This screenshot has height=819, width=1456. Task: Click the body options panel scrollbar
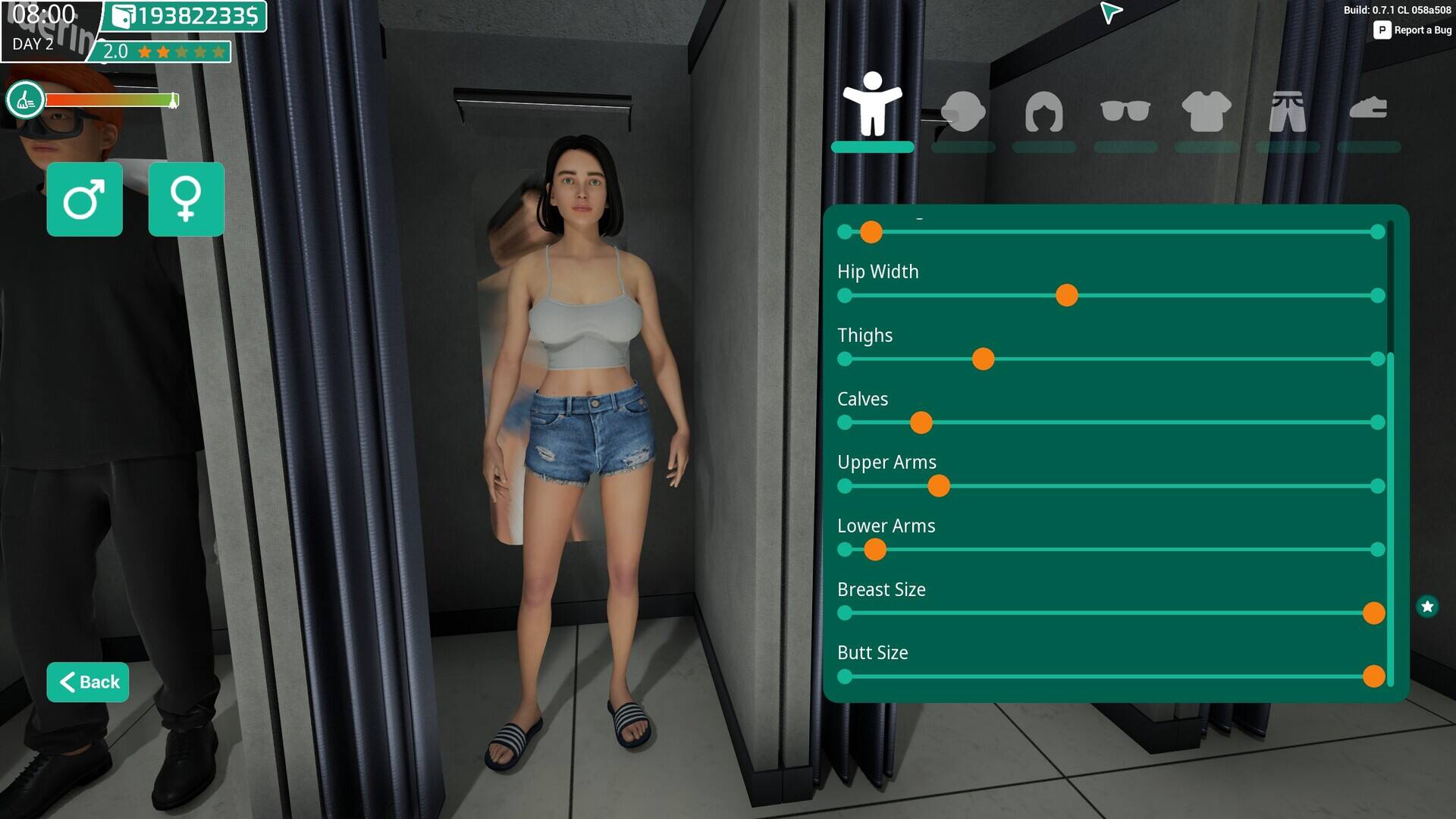click(1390, 516)
